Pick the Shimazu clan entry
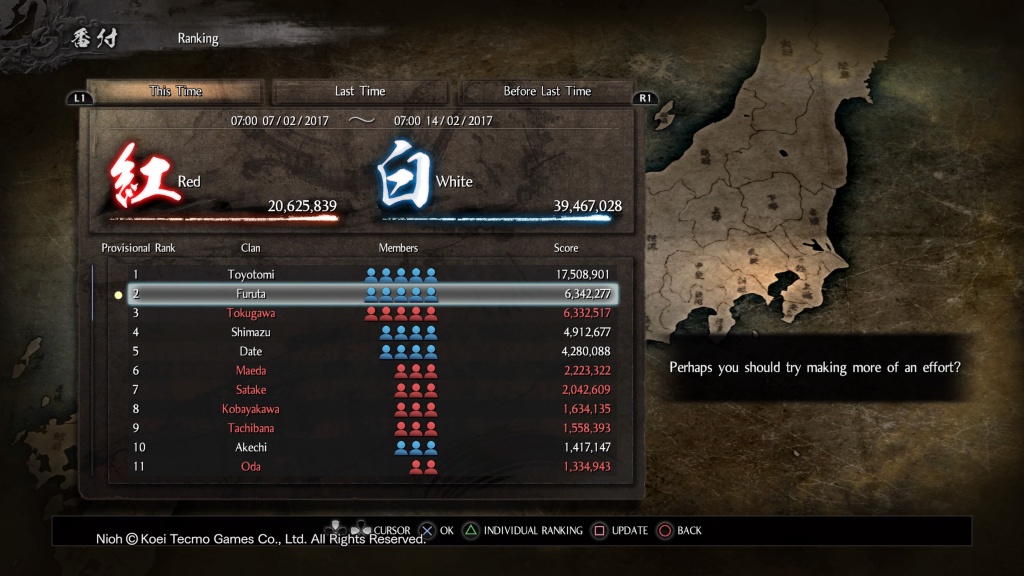Image resolution: width=1024 pixels, height=576 pixels. pos(370,332)
